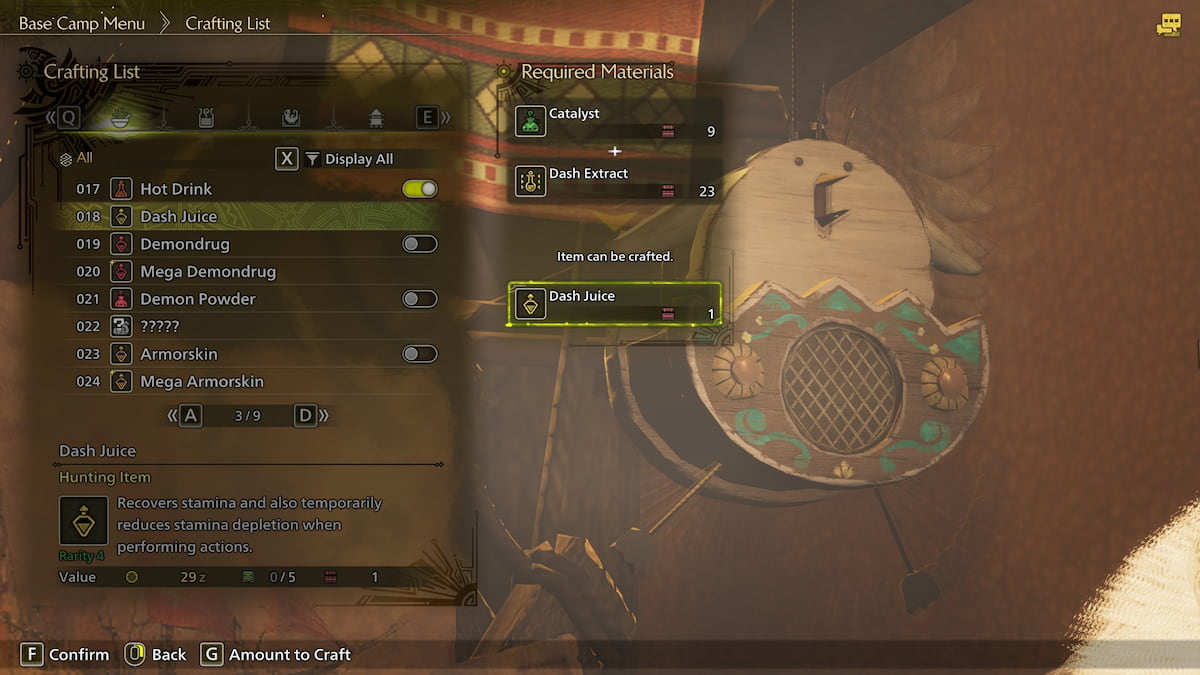The height and width of the screenshot is (675, 1200).
Task: Toggle the Demon Powder auto-craft switch
Action: pyautogui.click(x=419, y=299)
